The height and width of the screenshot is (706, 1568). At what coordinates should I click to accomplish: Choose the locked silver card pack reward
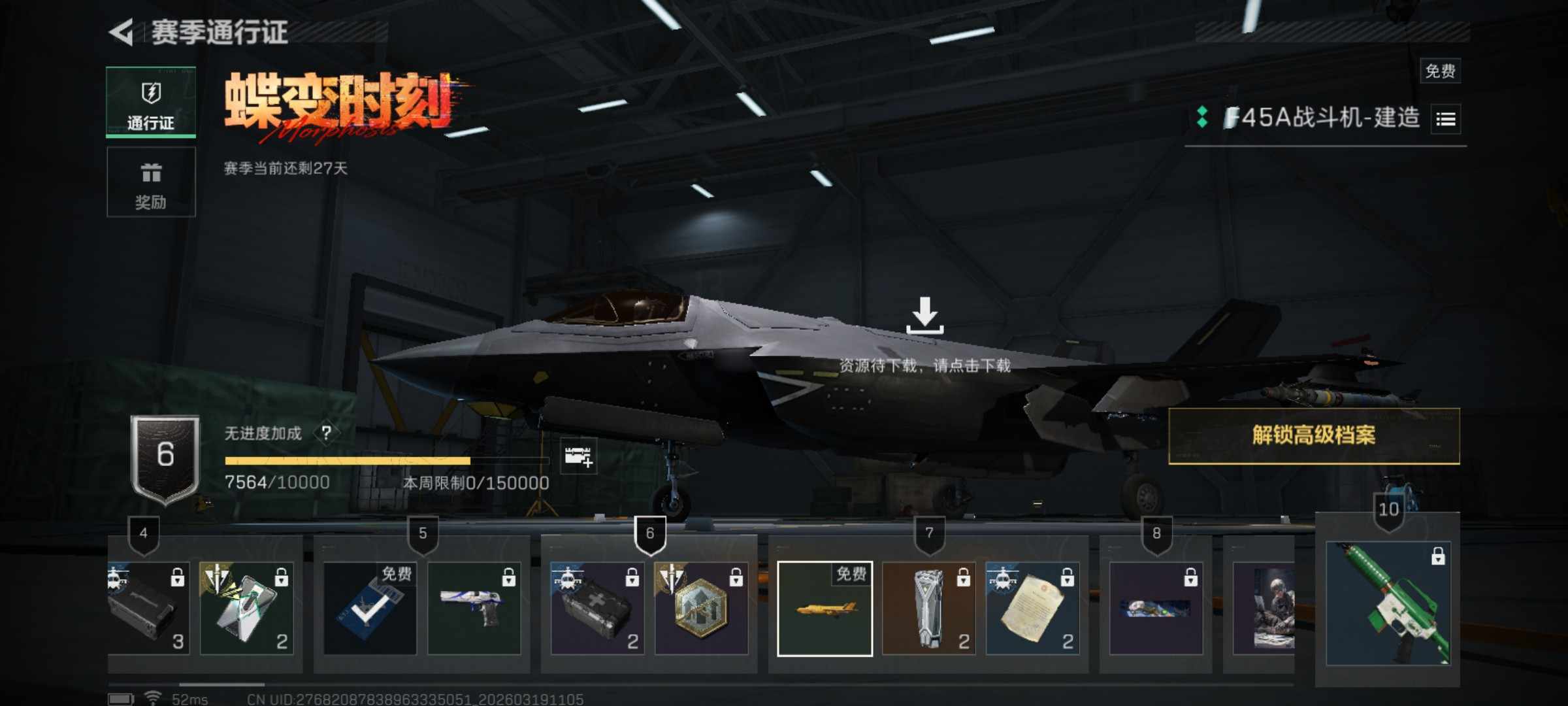tap(246, 609)
